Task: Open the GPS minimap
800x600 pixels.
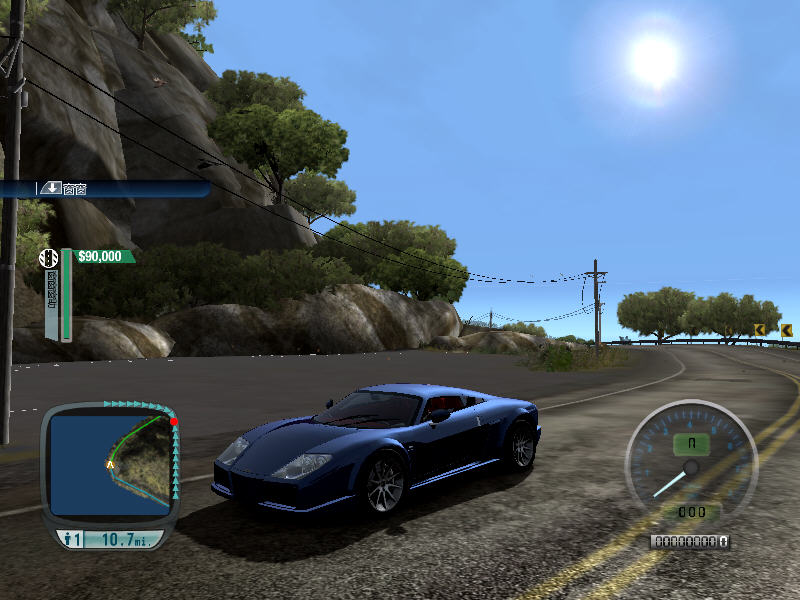Action: click(x=111, y=458)
